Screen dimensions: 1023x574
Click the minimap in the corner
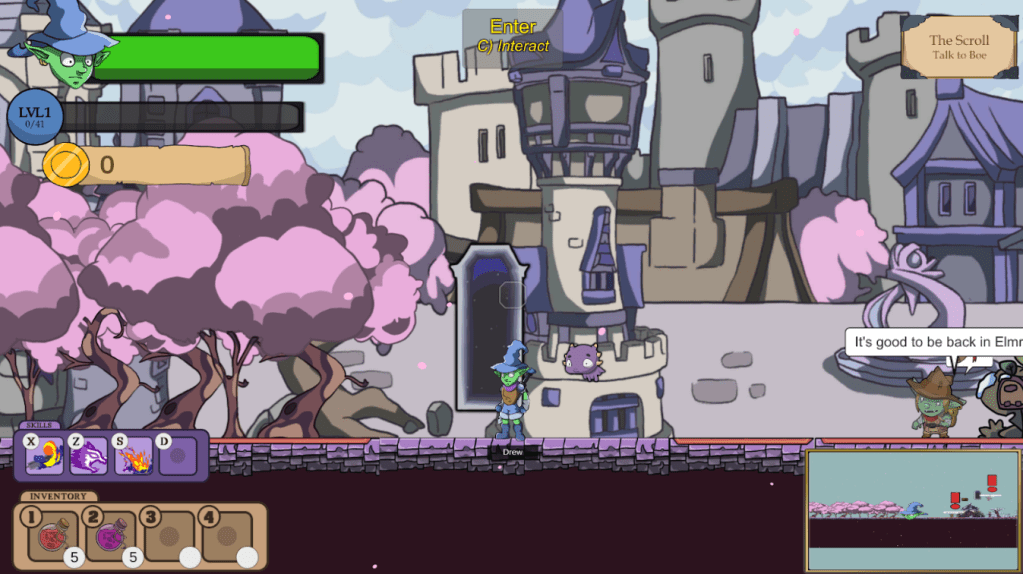point(912,510)
